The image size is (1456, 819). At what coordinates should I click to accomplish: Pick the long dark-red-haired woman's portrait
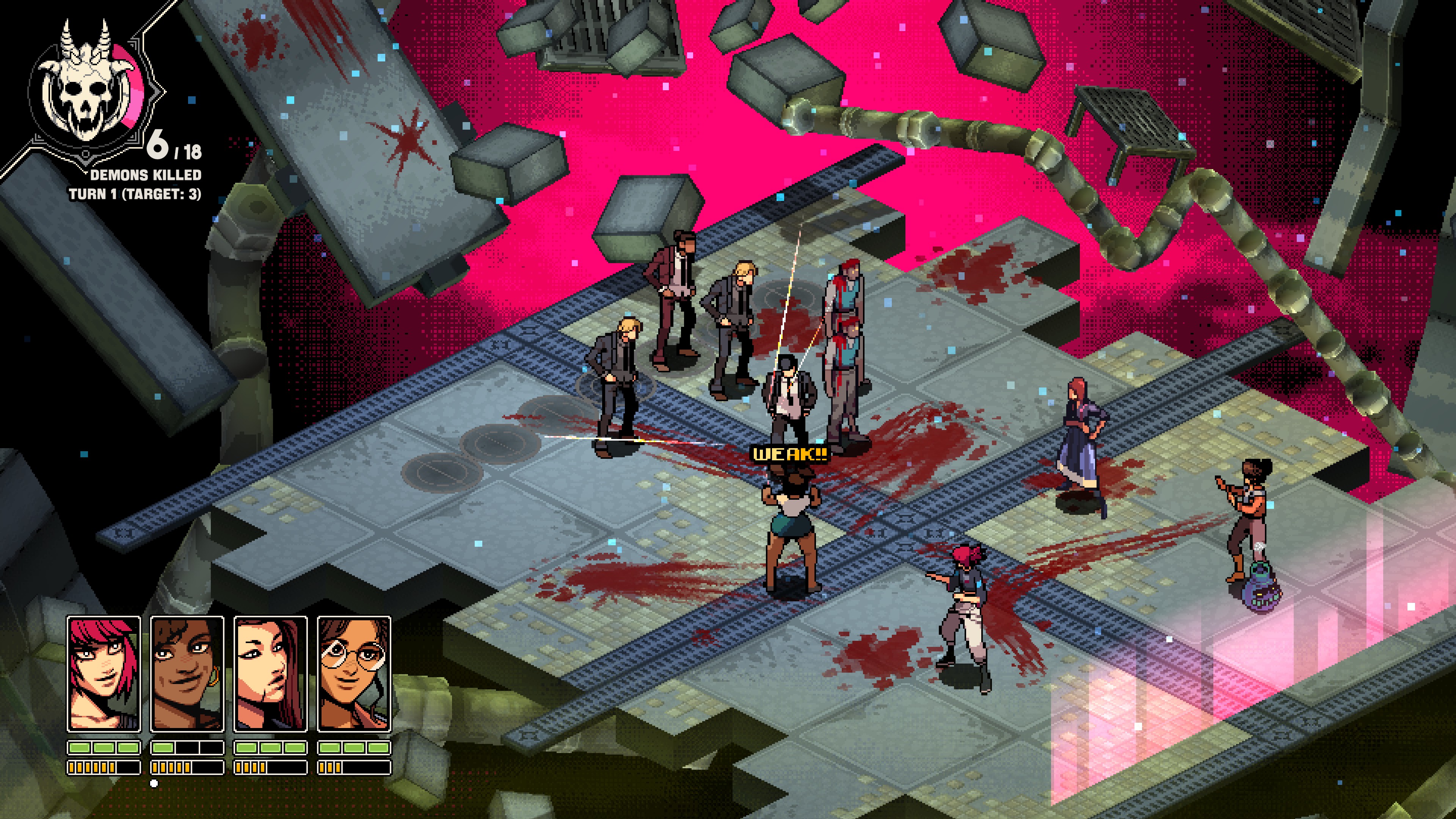270,673
